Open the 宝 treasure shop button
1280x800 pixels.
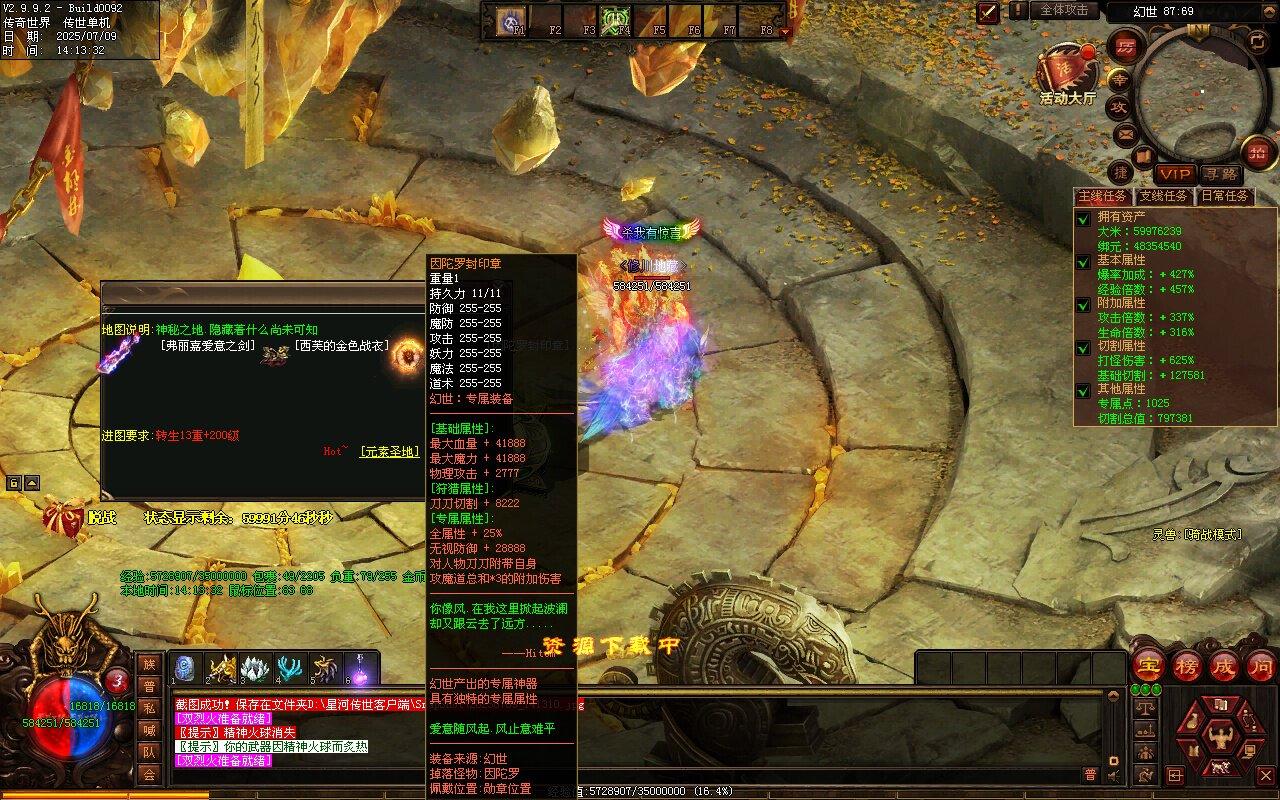pyautogui.click(x=1149, y=665)
